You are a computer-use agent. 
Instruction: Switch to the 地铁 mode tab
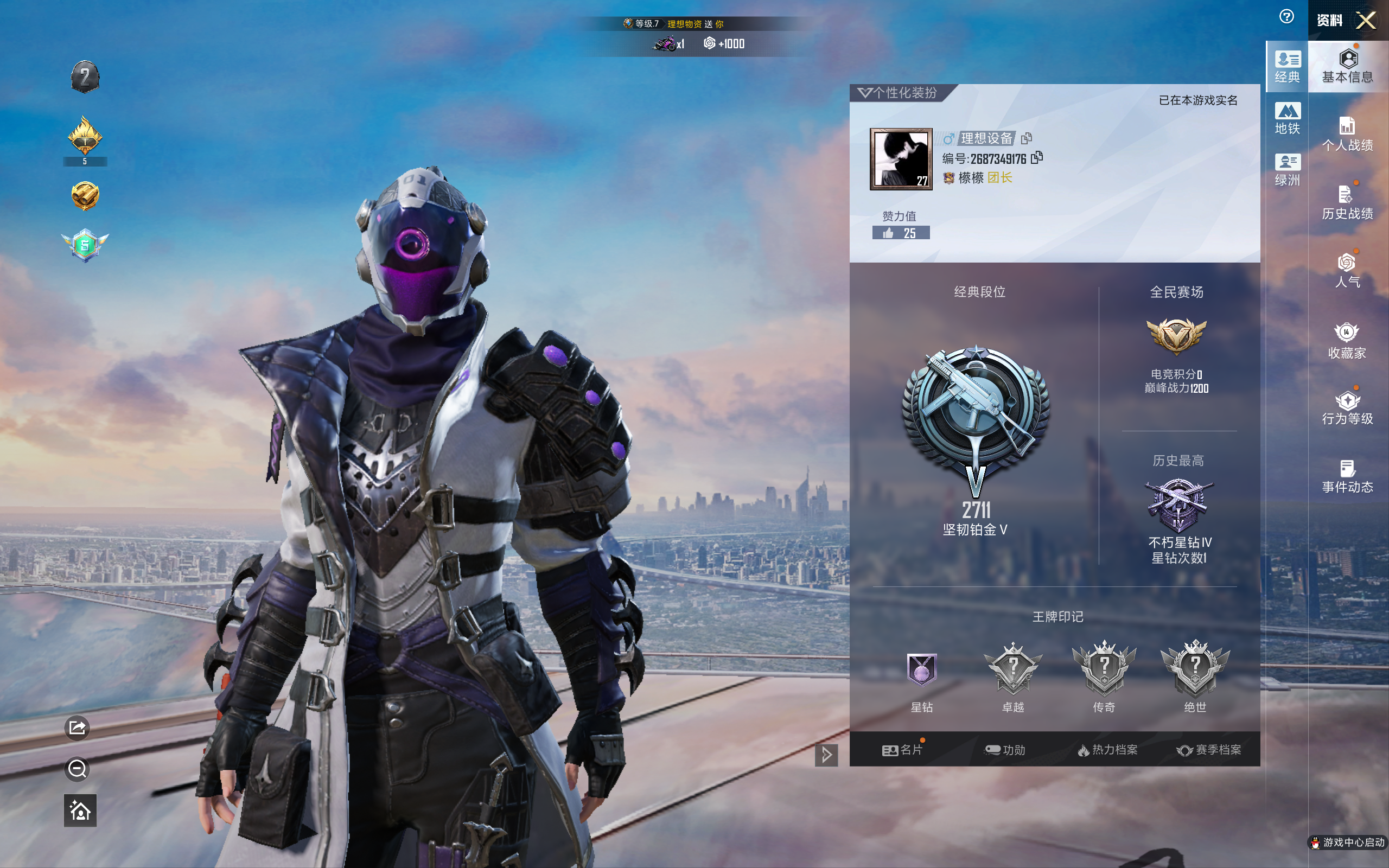pyautogui.click(x=1287, y=118)
